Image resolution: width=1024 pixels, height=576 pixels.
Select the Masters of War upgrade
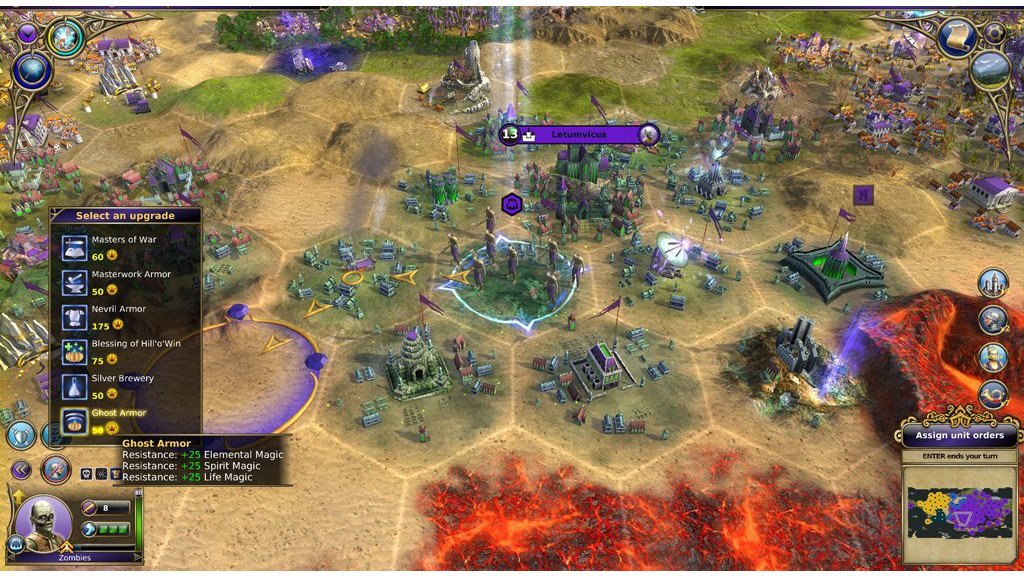click(124, 247)
